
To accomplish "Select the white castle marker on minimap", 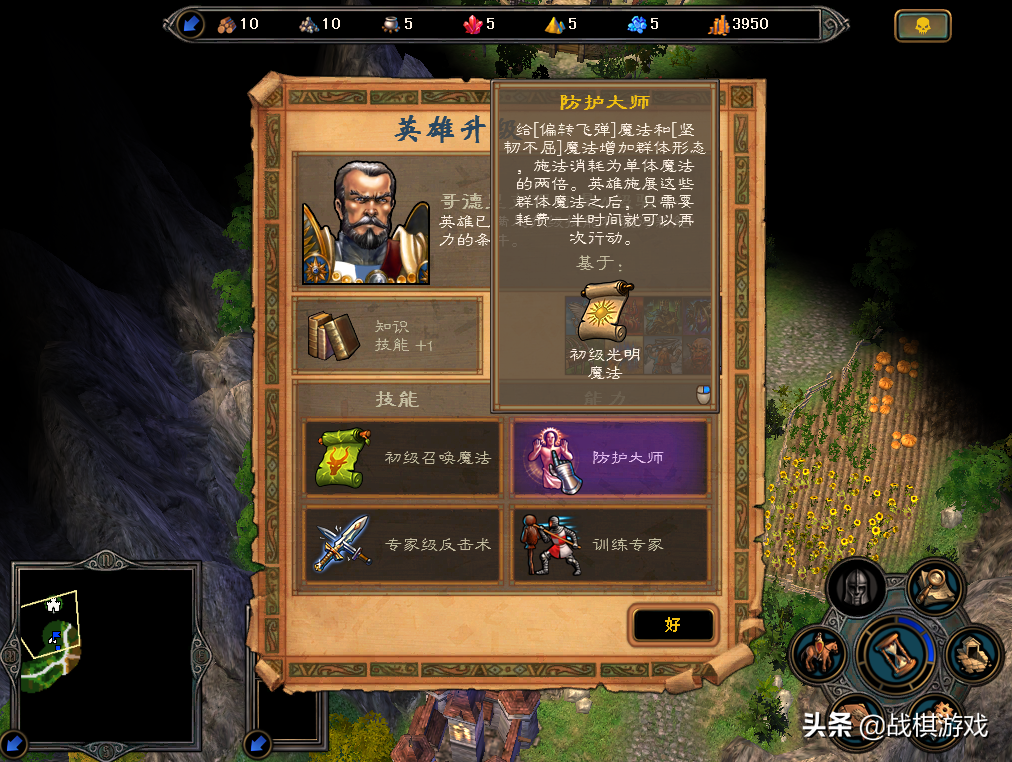I will coord(54,605).
